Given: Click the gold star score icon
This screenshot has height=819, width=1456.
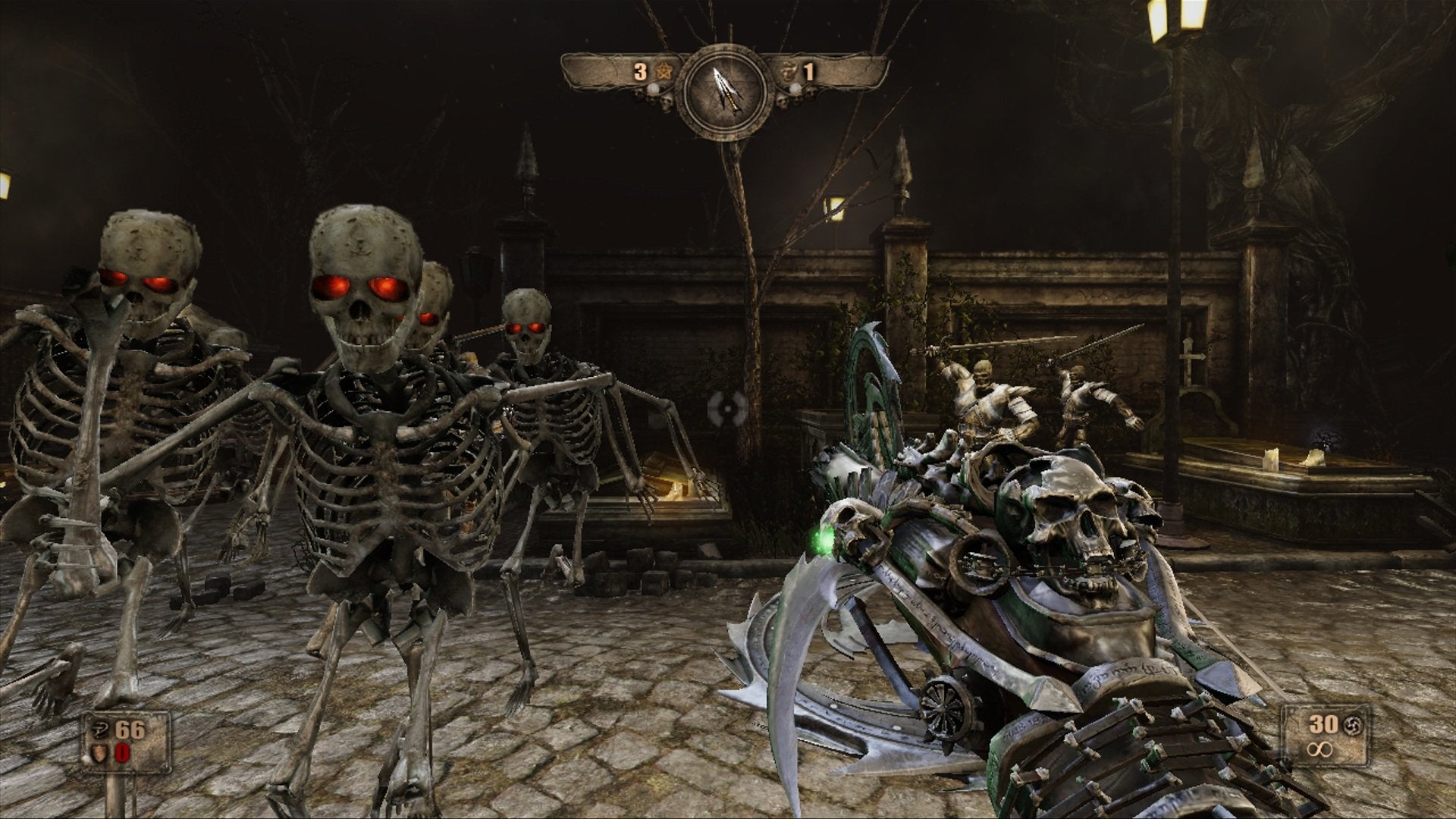Looking at the screenshot, I should [x=665, y=71].
